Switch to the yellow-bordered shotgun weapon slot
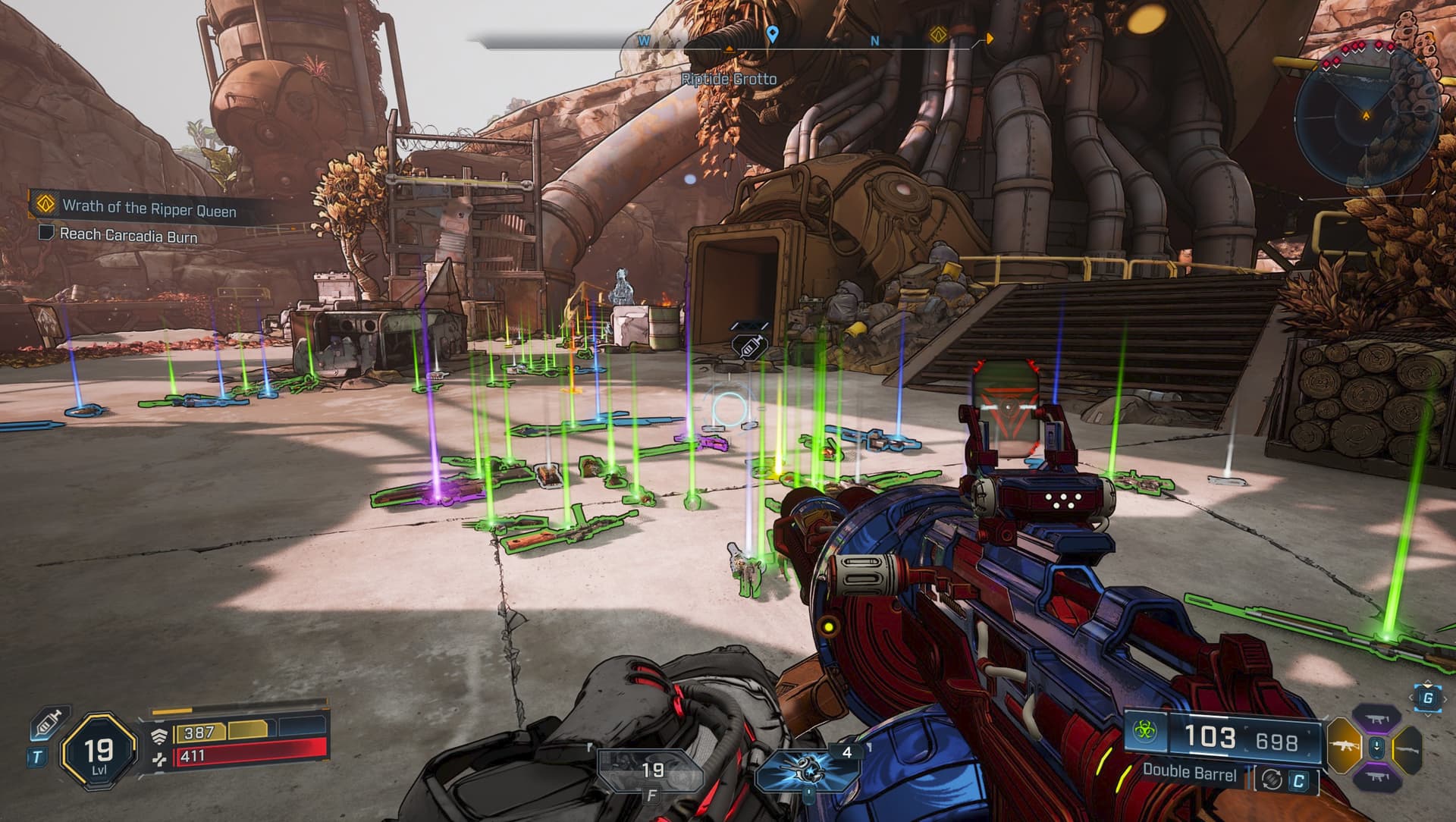This screenshot has height=822, width=1456. pyautogui.click(x=1409, y=749)
